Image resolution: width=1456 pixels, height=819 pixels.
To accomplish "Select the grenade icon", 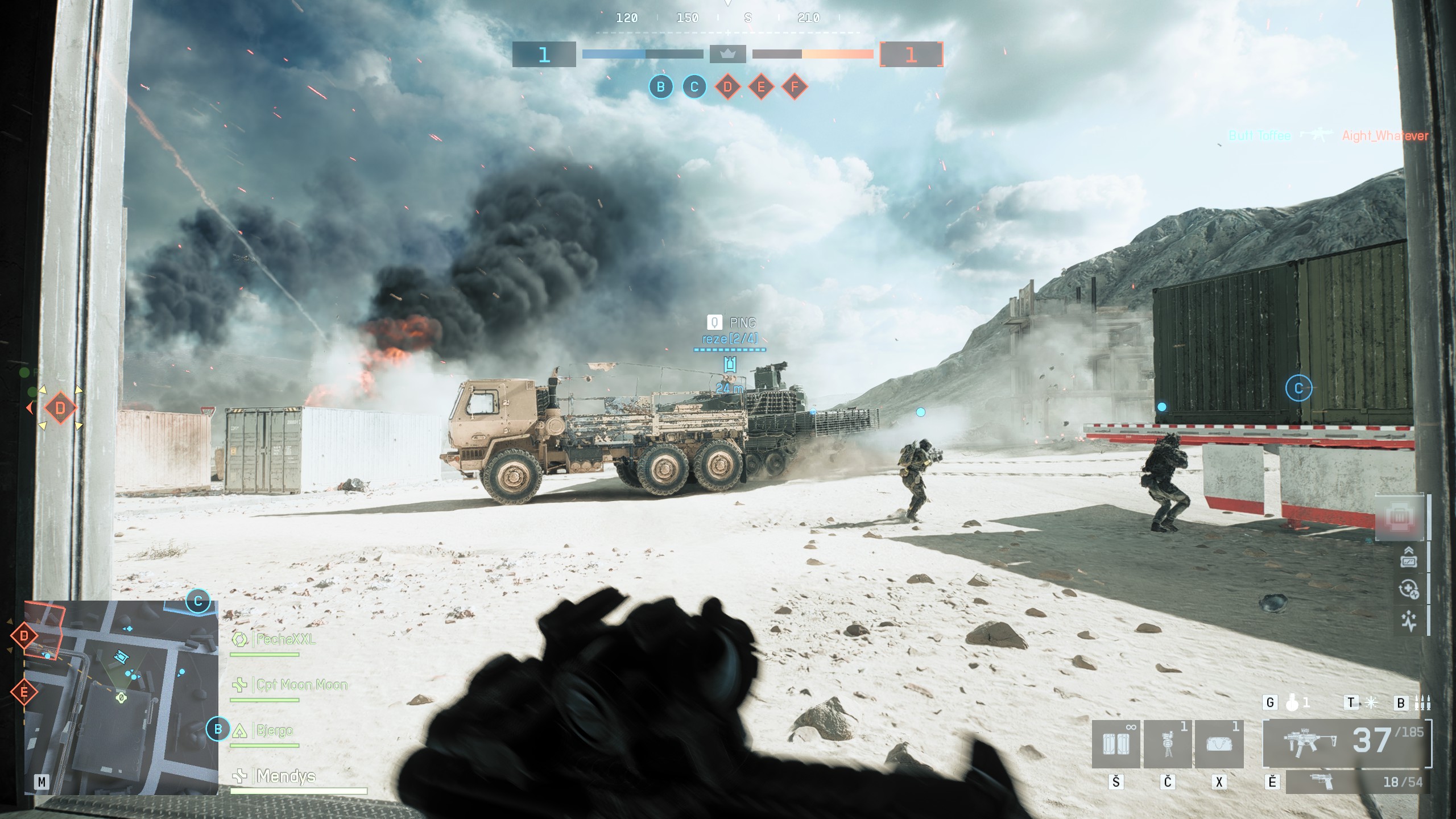I will [1292, 704].
